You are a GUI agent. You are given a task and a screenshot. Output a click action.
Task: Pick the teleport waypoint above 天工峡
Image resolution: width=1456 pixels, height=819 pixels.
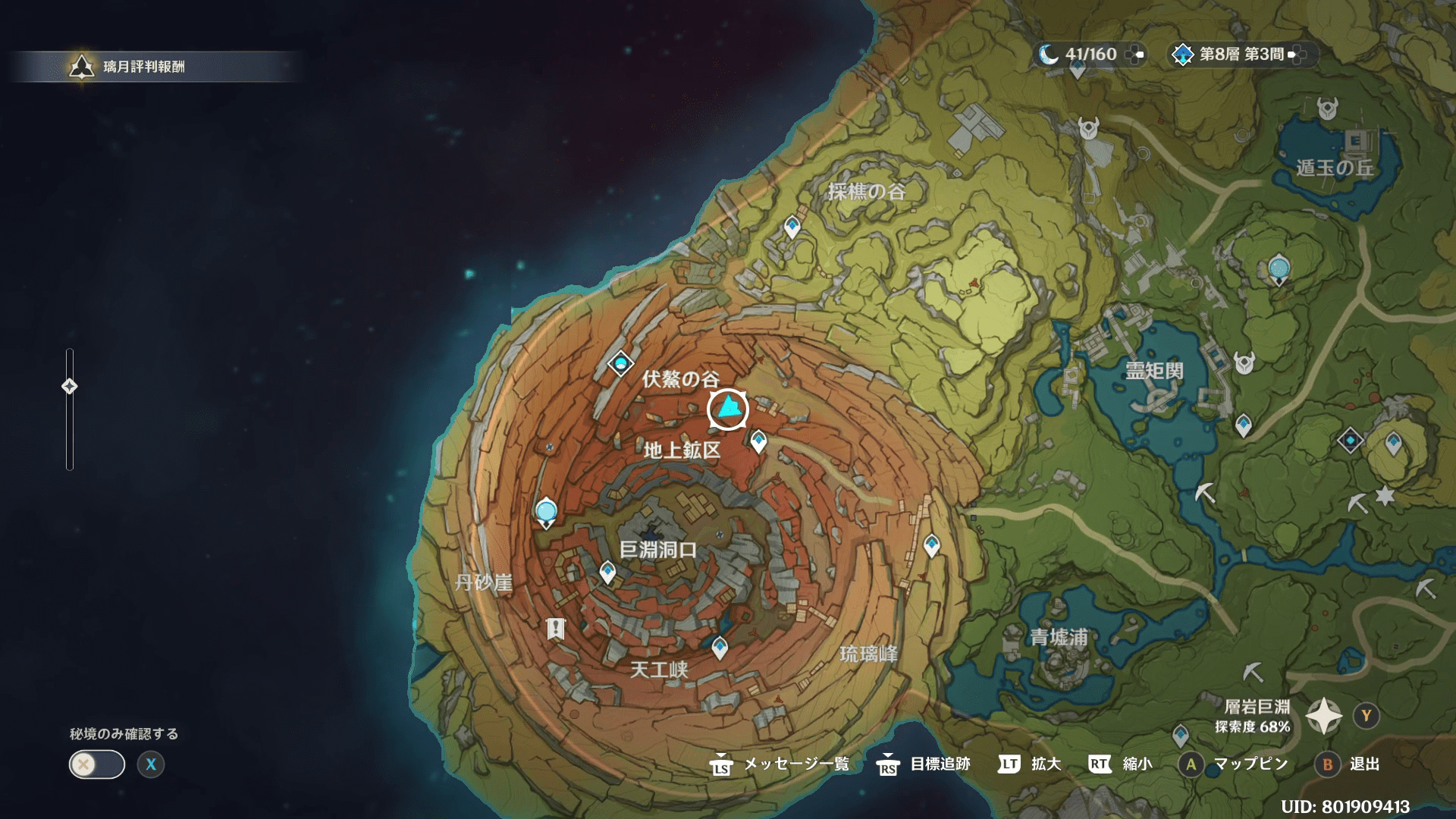(720, 647)
